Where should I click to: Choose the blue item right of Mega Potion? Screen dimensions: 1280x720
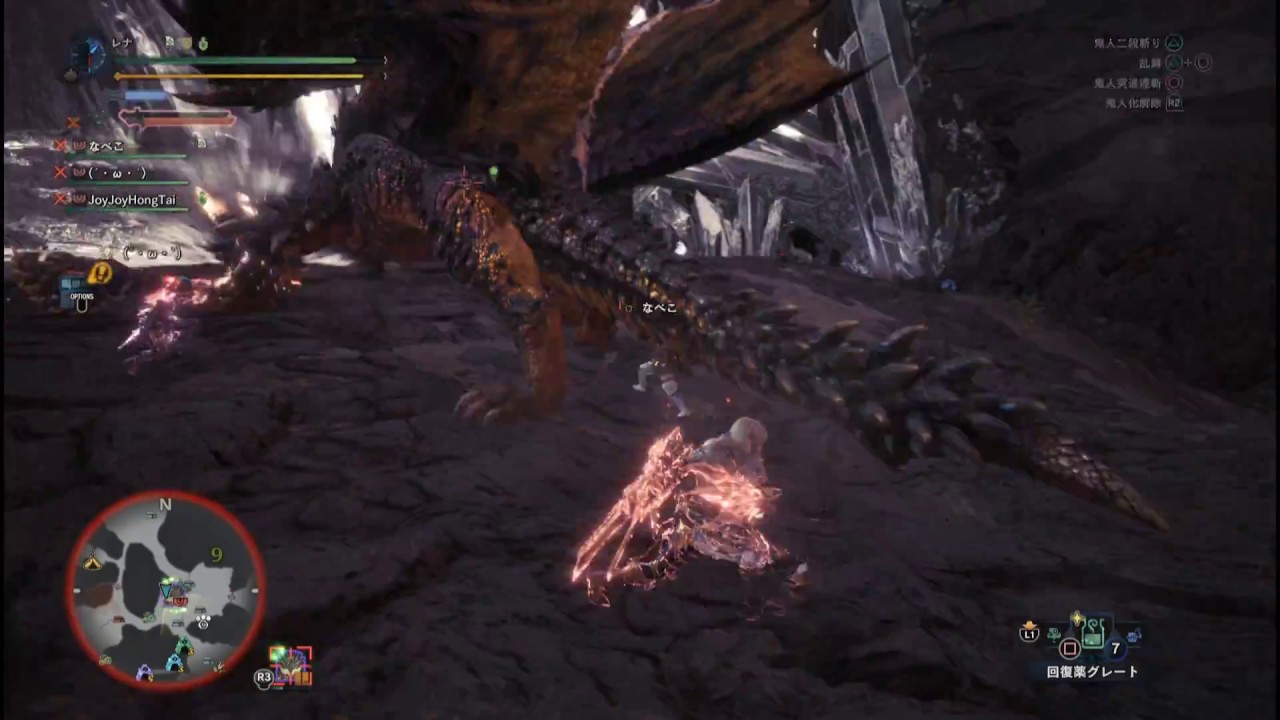(x=1133, y=635)
